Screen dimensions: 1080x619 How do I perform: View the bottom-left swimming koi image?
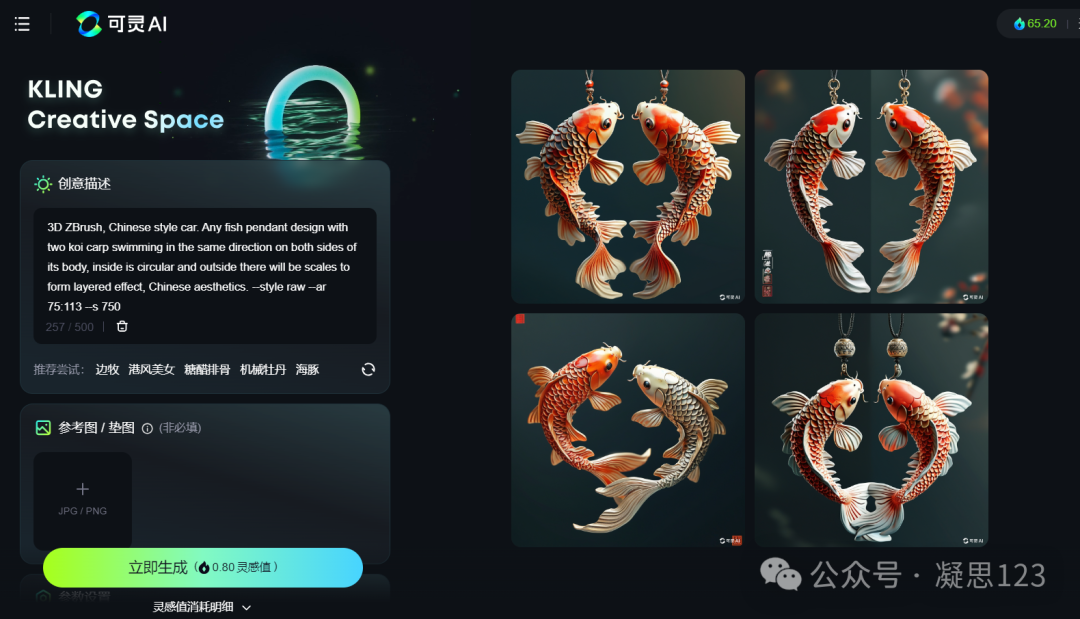pos(628,430)
